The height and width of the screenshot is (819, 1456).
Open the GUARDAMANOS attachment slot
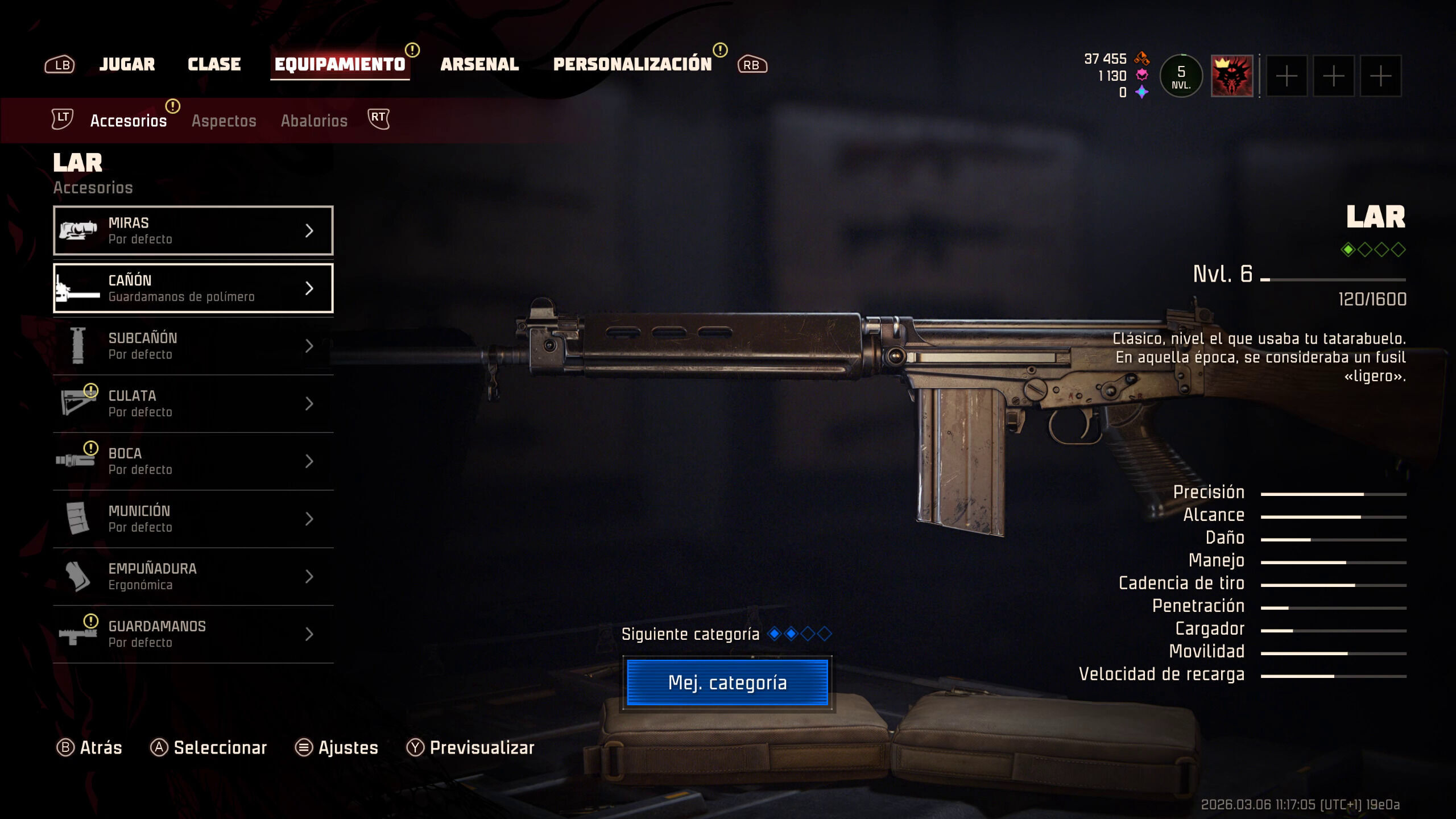pos(193,634)
